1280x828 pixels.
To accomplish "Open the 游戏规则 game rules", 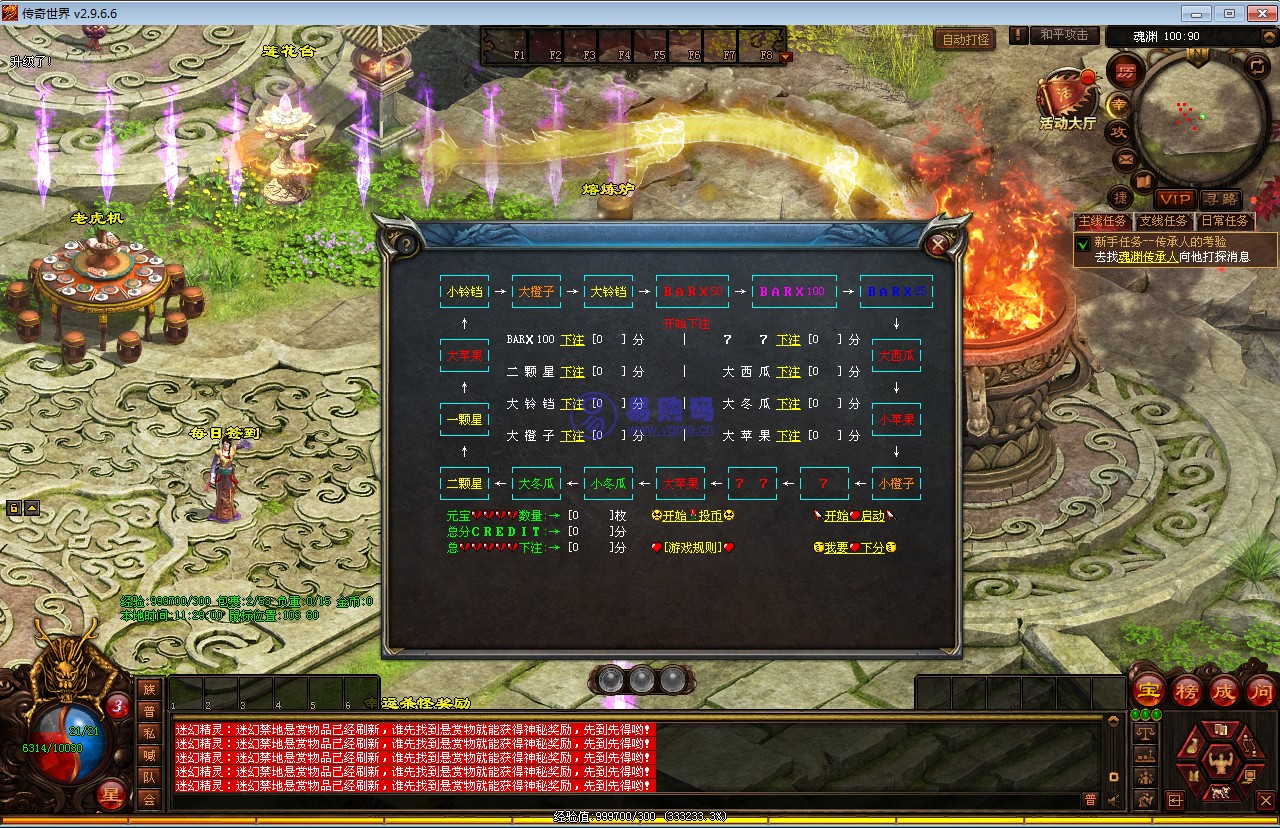I will point(692,548).
